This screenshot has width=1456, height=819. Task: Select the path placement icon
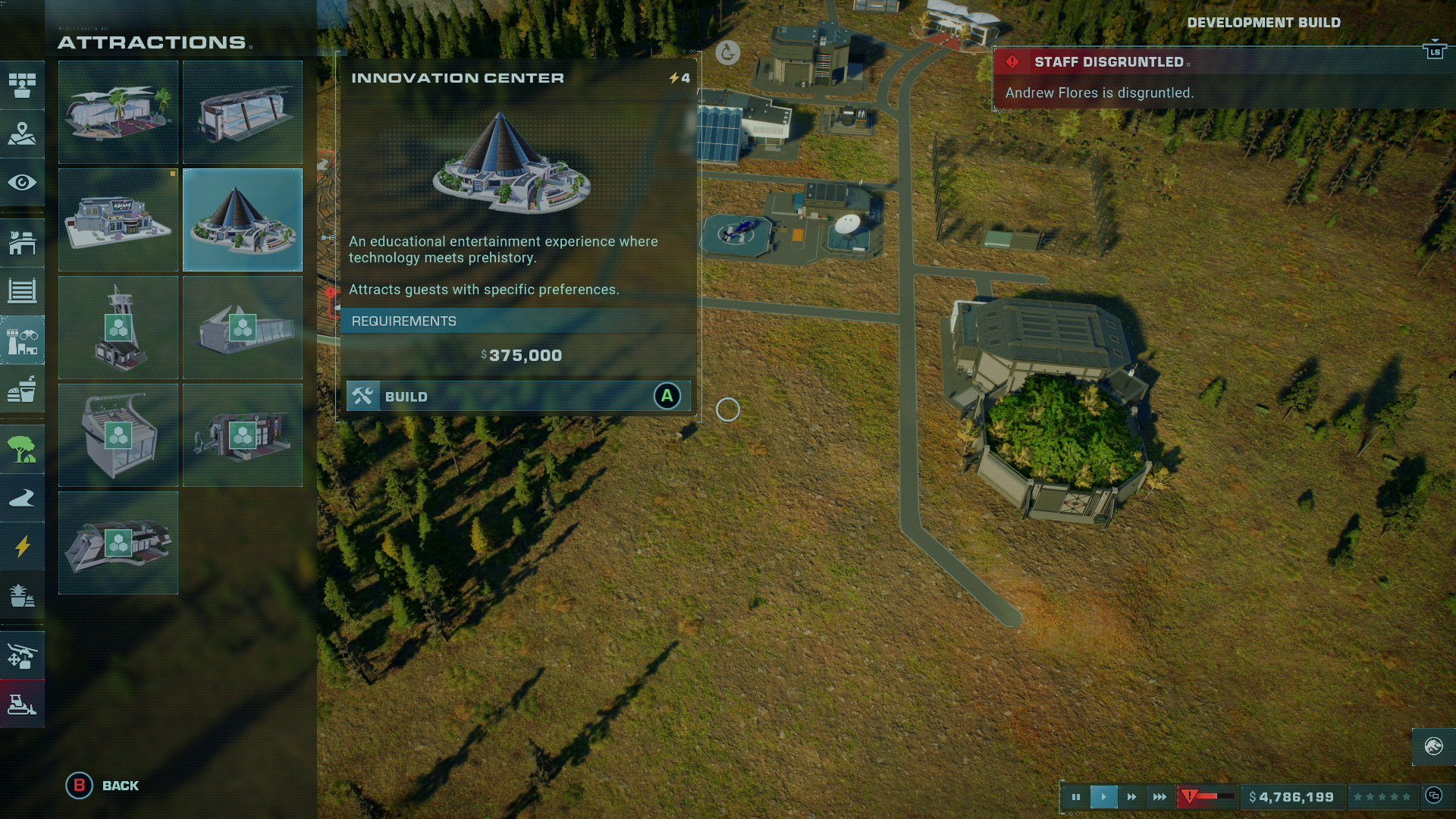23,497
